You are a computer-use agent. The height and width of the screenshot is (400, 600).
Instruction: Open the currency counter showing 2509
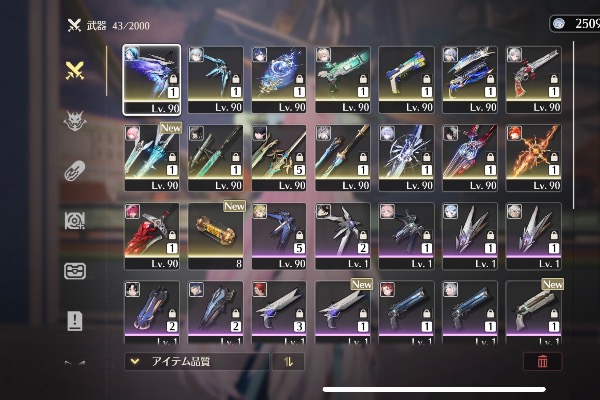576,23
